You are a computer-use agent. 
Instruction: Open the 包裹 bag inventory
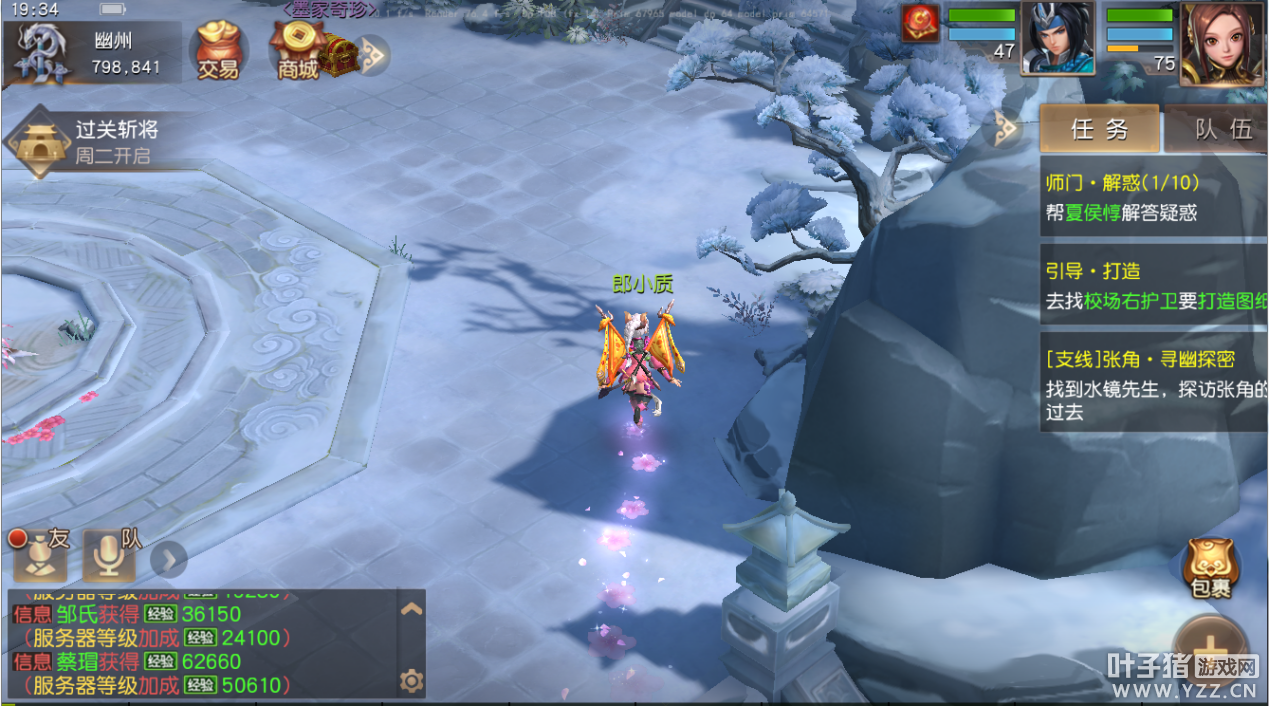click(1210, 566)
